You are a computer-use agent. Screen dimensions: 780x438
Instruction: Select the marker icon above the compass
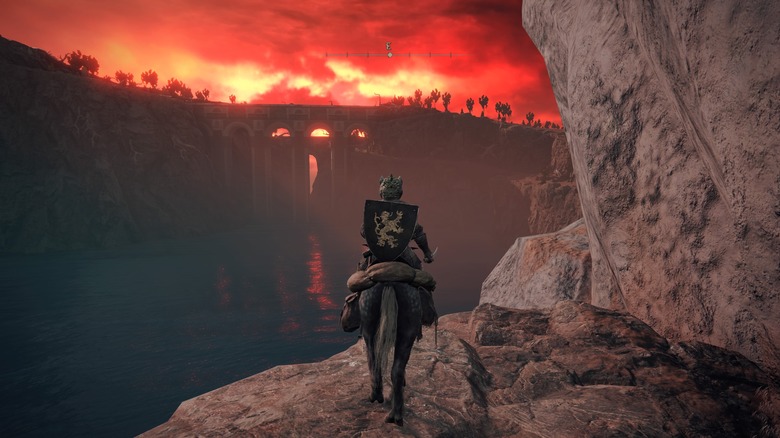click(x=389, y=46)
